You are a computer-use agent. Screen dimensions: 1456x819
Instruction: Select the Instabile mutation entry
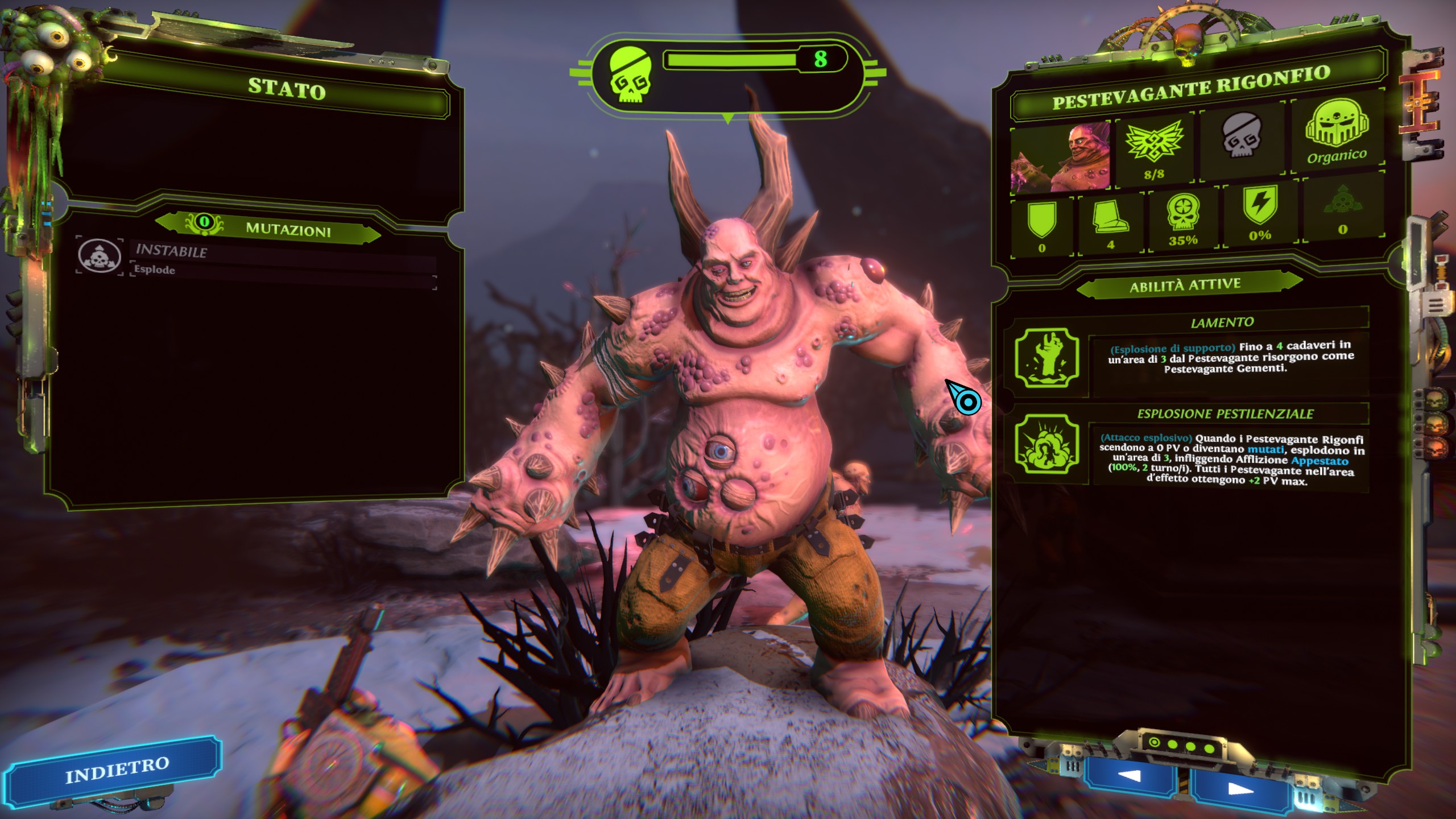click(256, 259)
